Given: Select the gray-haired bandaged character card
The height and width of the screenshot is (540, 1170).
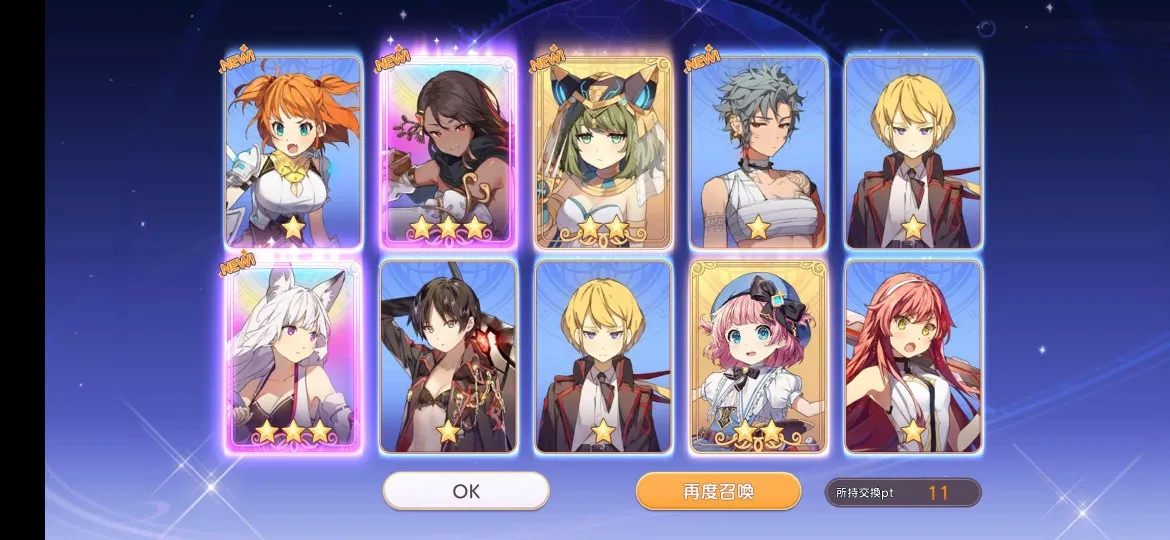Looking at the screenshot, I should coord(758,151).
